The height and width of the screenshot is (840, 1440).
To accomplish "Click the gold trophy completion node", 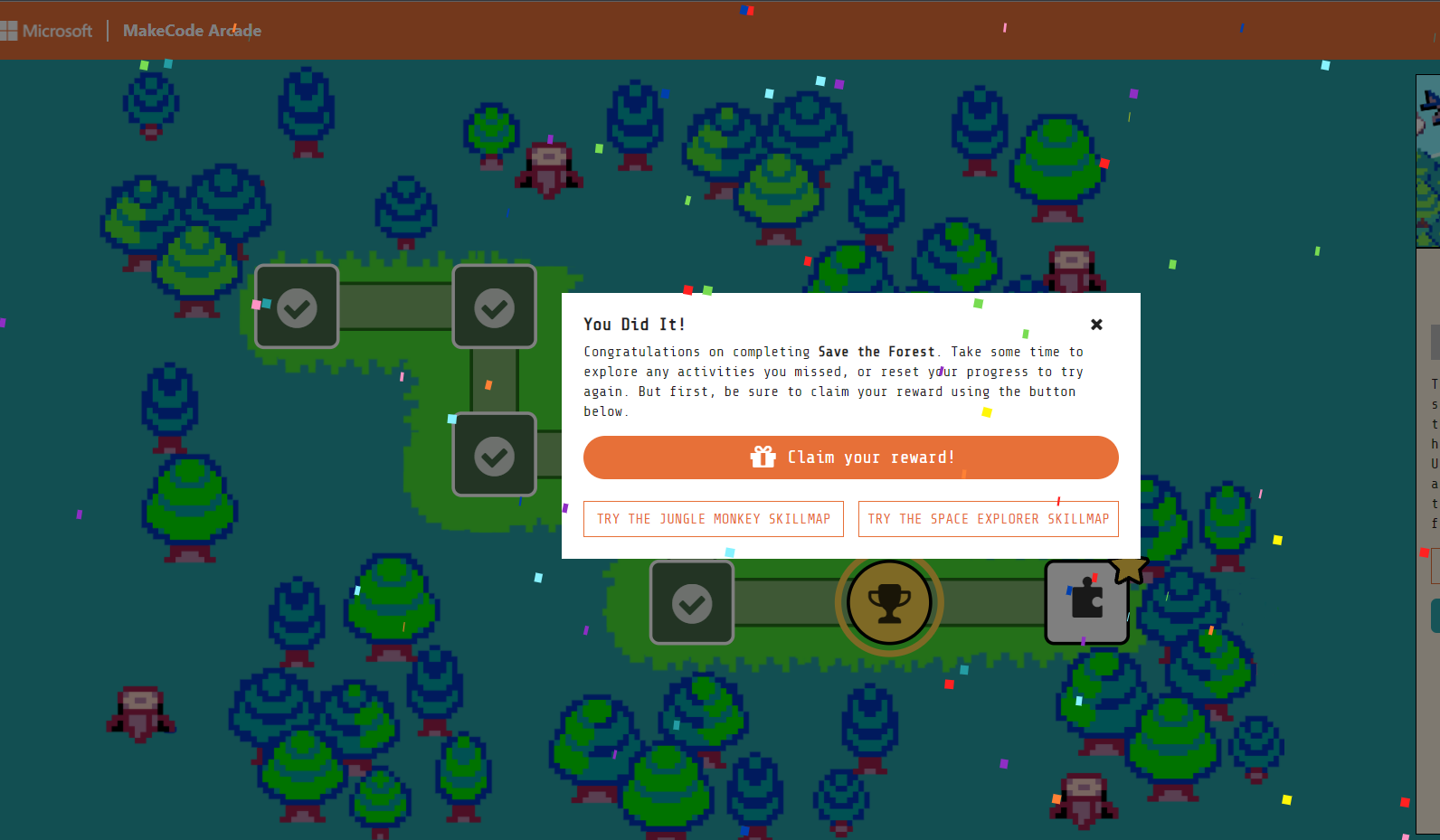I will coord(889,602).
